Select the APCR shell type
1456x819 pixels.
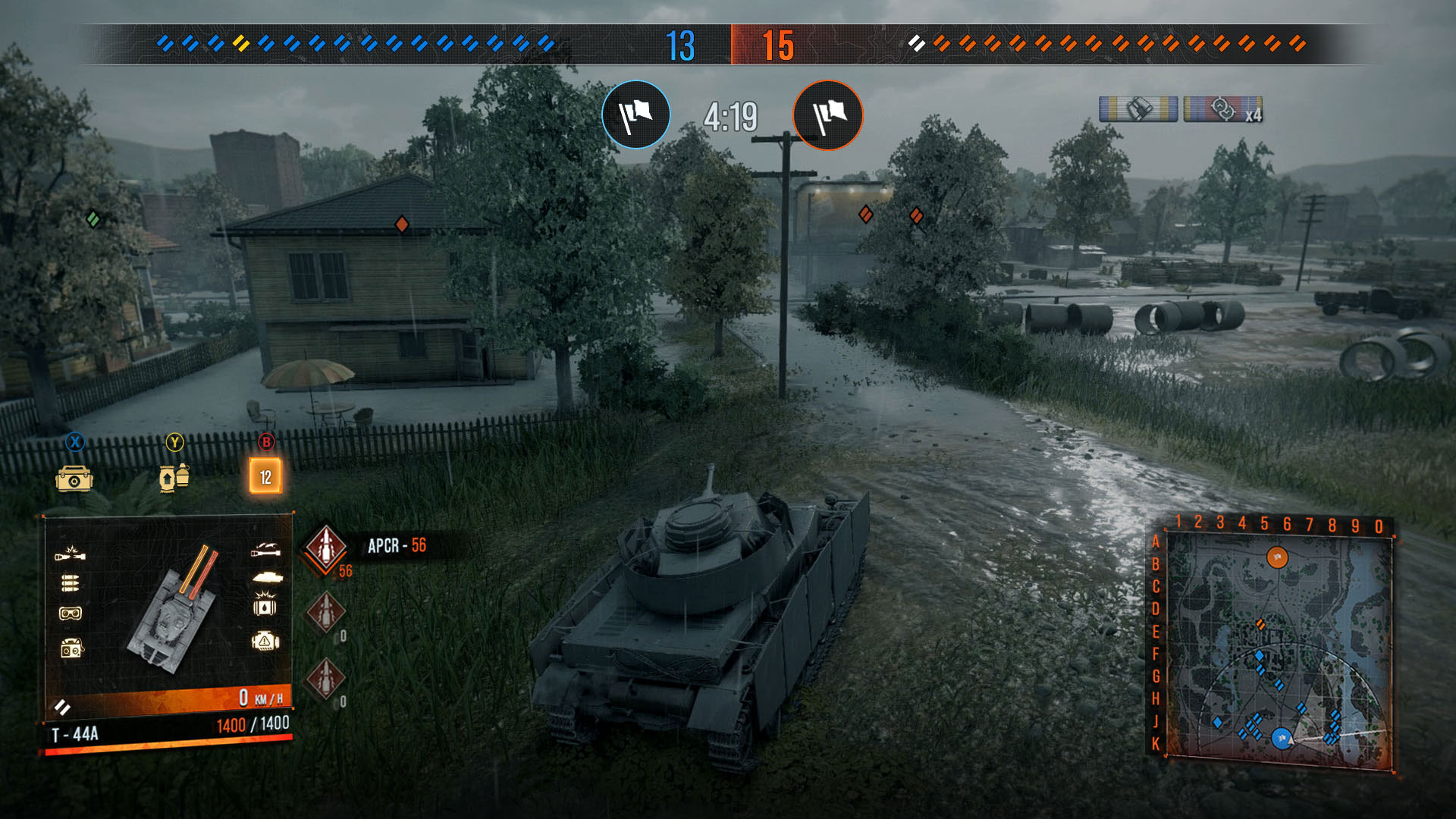coord(326,546)
